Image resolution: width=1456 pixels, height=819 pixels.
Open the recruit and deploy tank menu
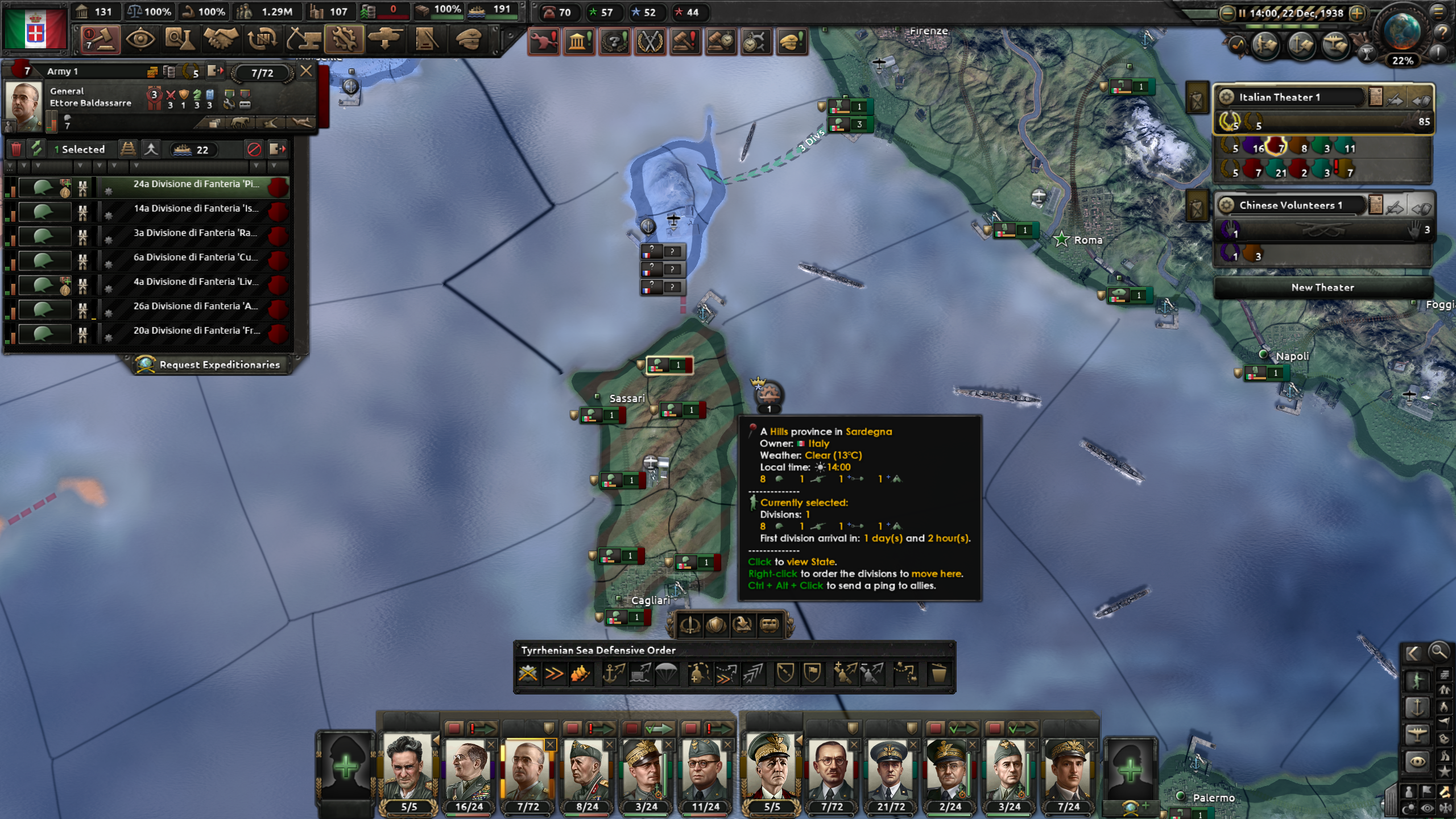(x=386, y=40)
